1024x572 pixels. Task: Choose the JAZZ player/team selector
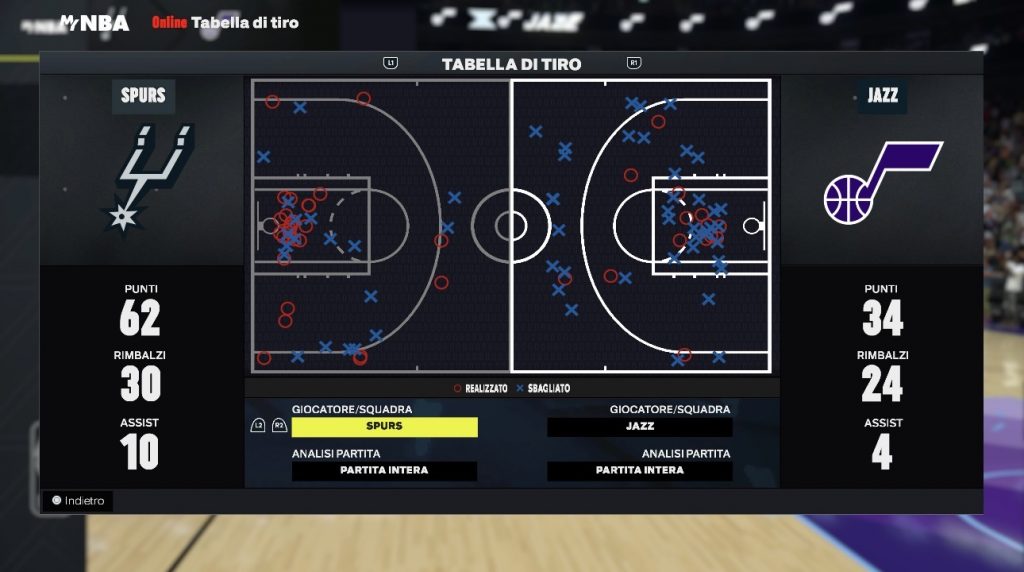pos(640,427)
